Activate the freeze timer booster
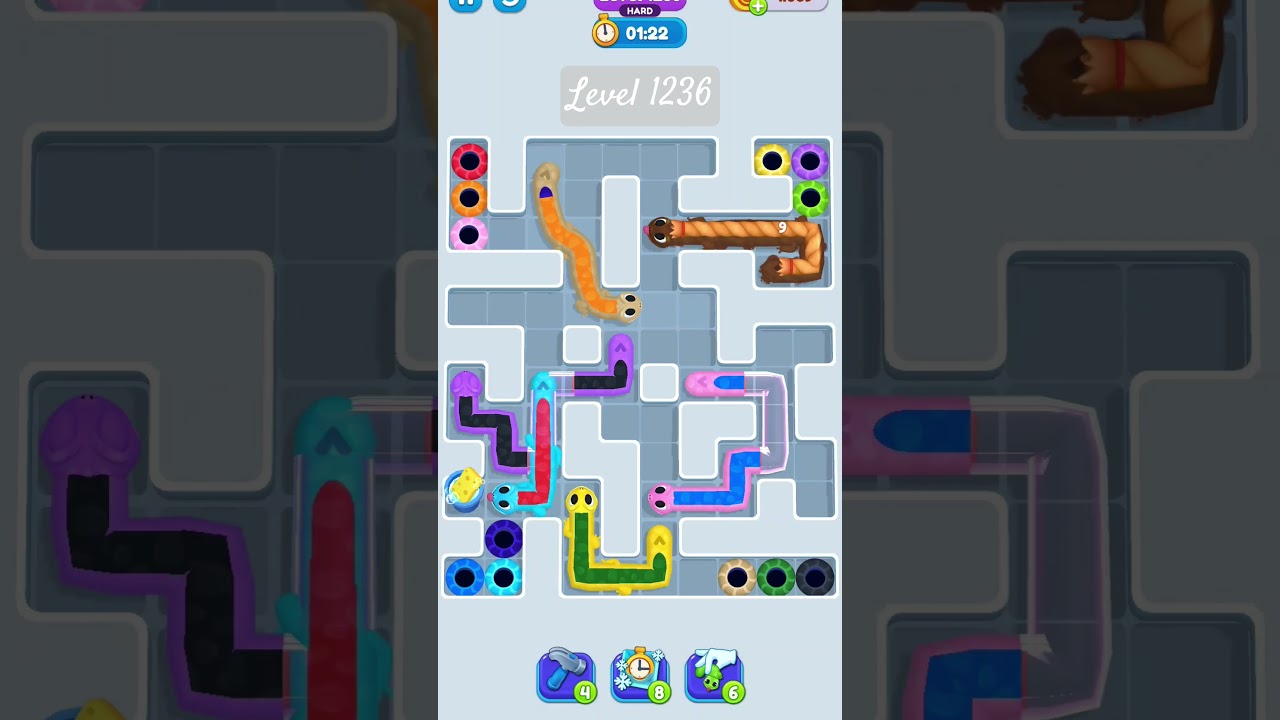 [x=640, y=675]
